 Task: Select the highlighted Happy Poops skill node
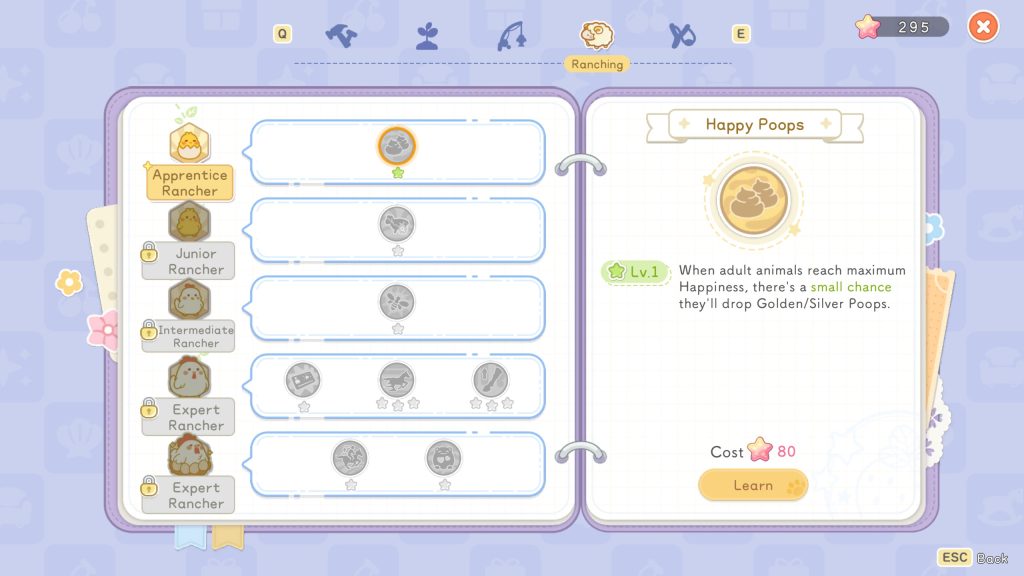[x=397, y=146]
